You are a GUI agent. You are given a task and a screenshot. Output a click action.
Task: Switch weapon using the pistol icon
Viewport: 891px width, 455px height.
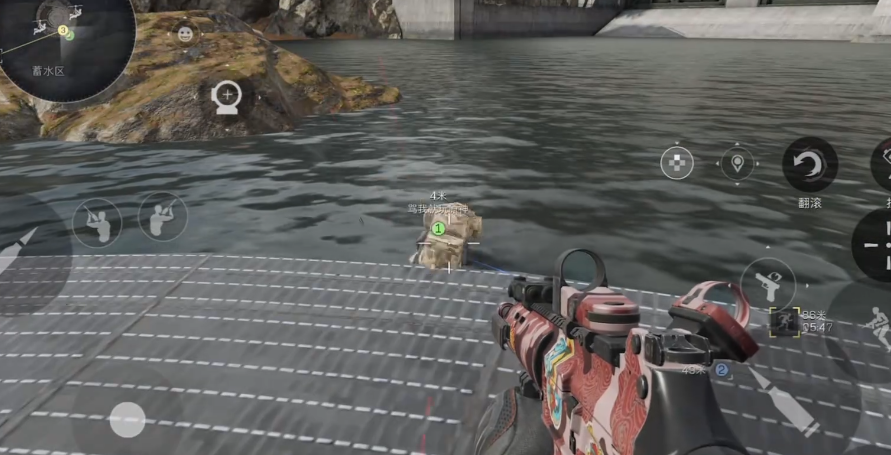[768, 284]
